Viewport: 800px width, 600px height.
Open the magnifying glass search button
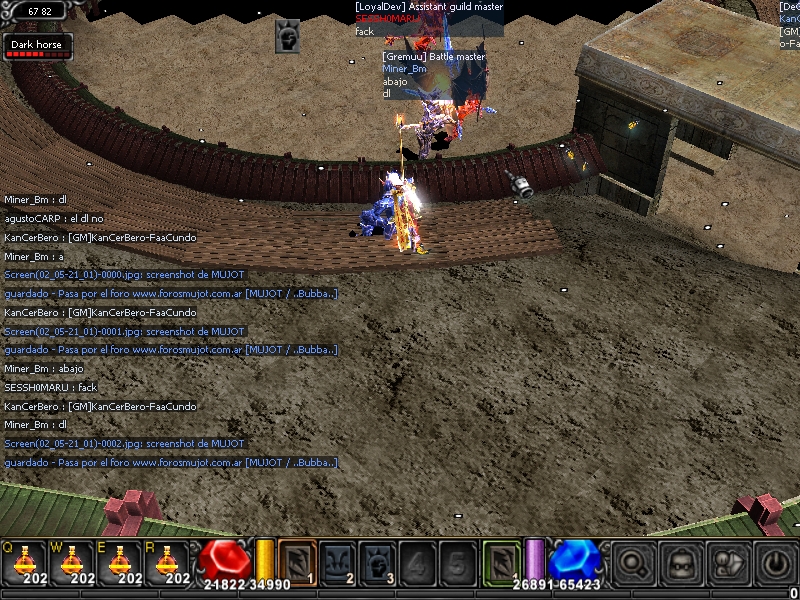coord(633,562)
